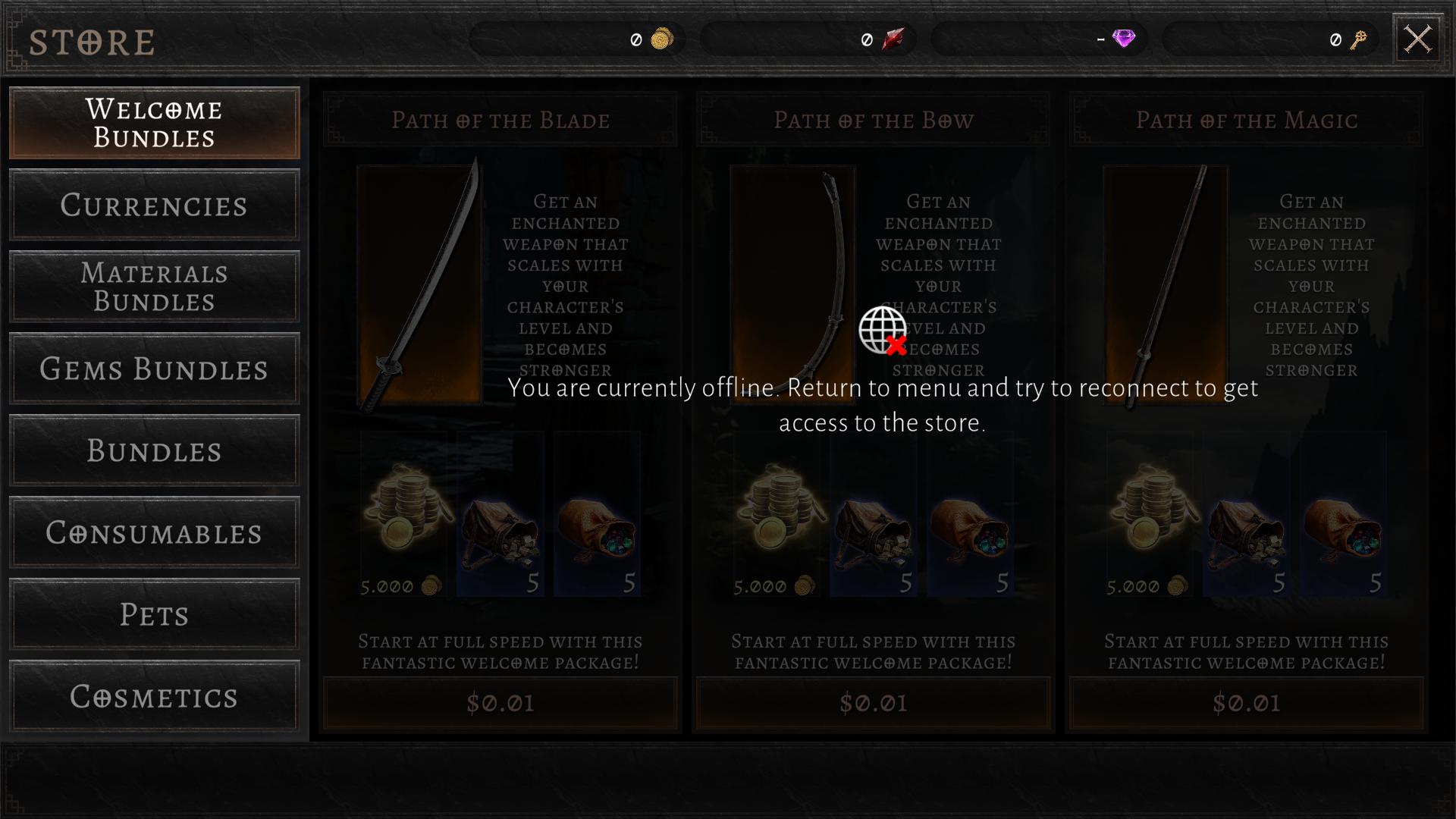The image size is (1456, 819).
Task: Browse the Consumables section
Action: [154, 532]
